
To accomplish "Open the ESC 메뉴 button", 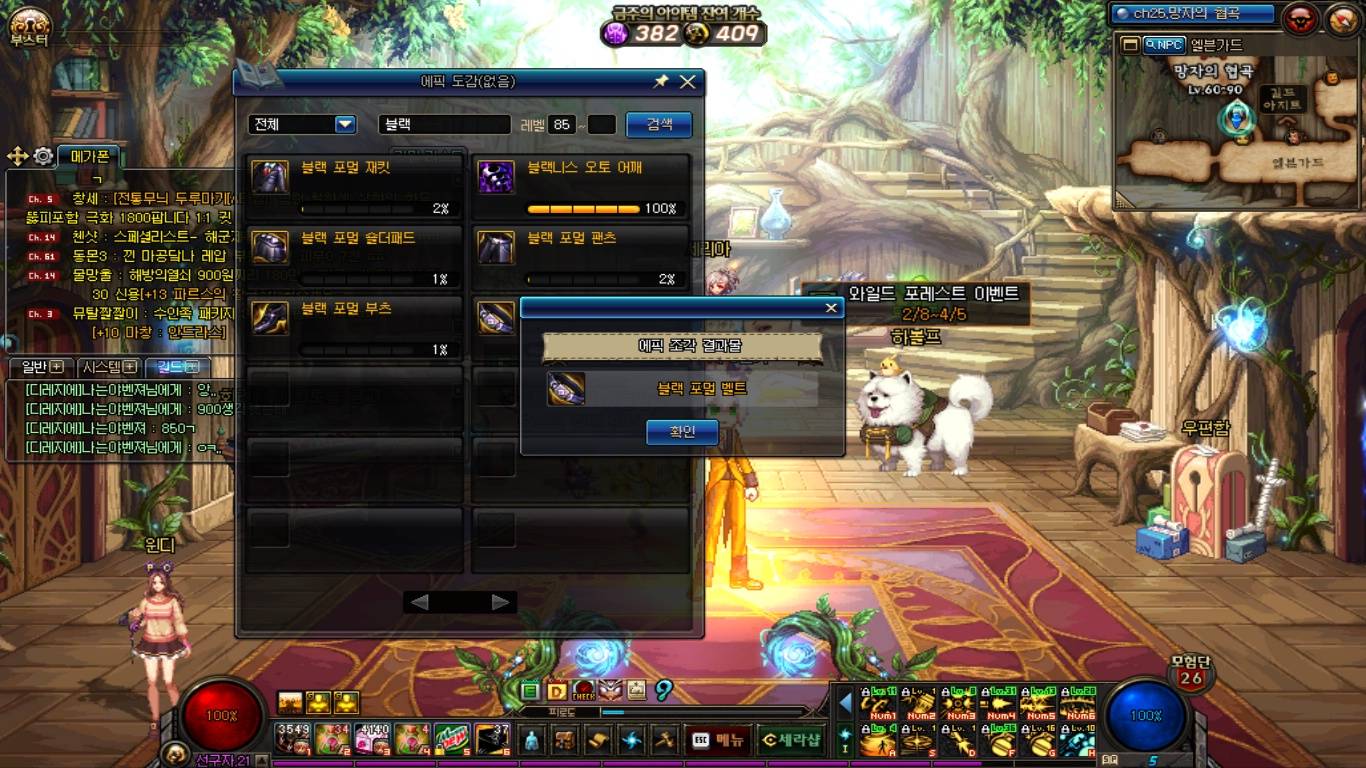I will click(x=719, y=741).
